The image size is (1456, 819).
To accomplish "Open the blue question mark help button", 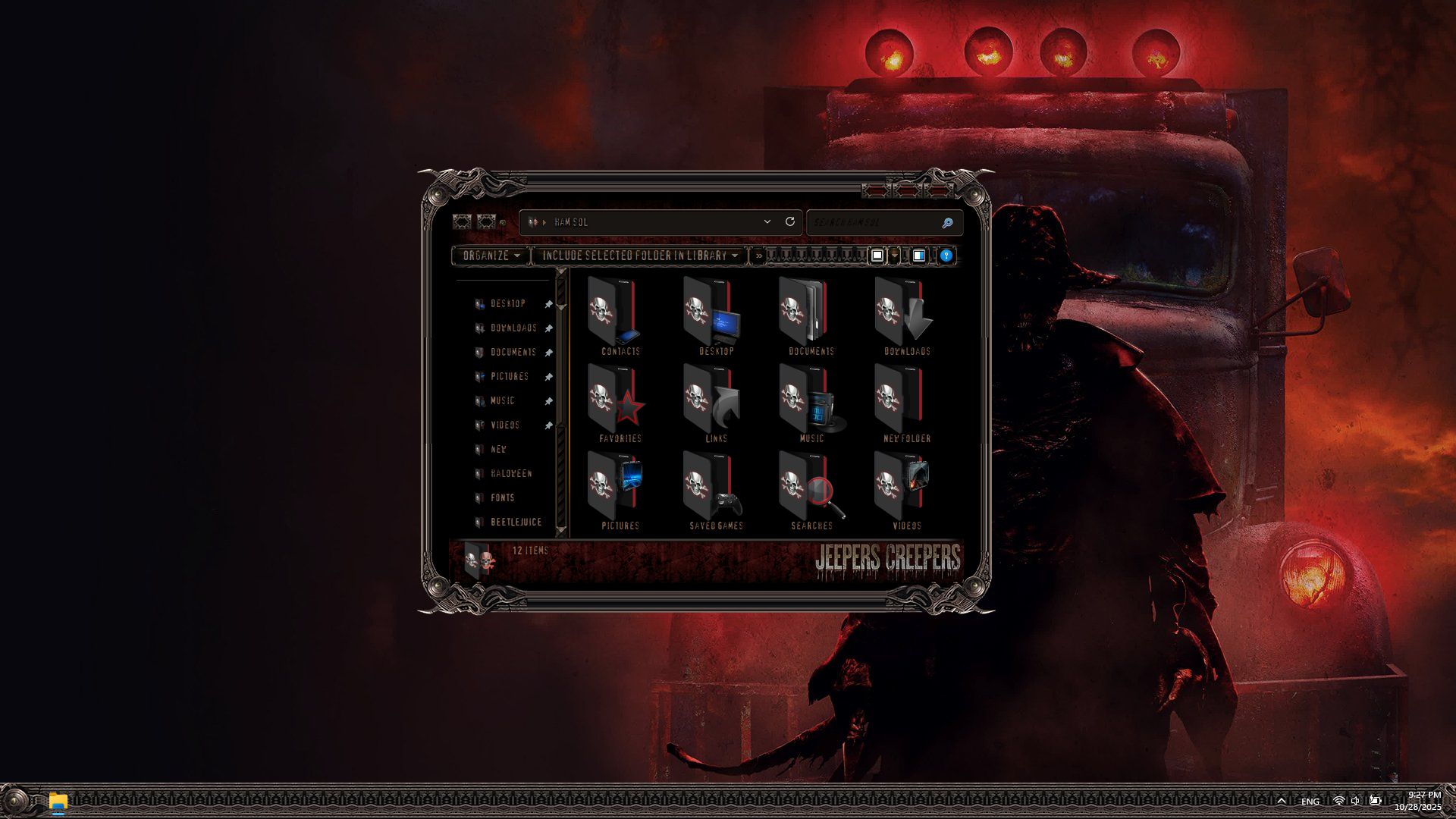I will point(946,256).
